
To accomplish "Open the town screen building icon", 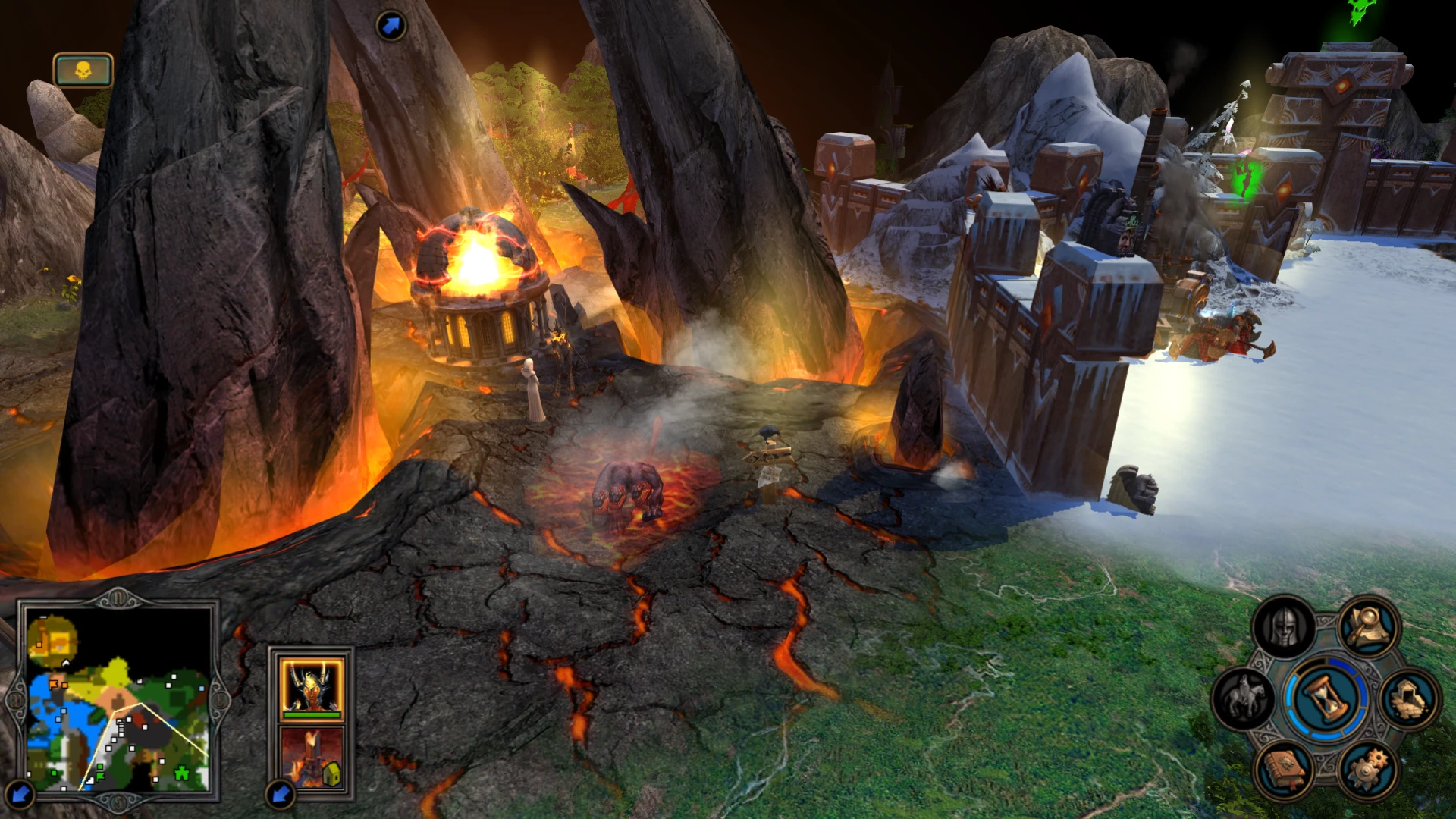I will 1407,697.
